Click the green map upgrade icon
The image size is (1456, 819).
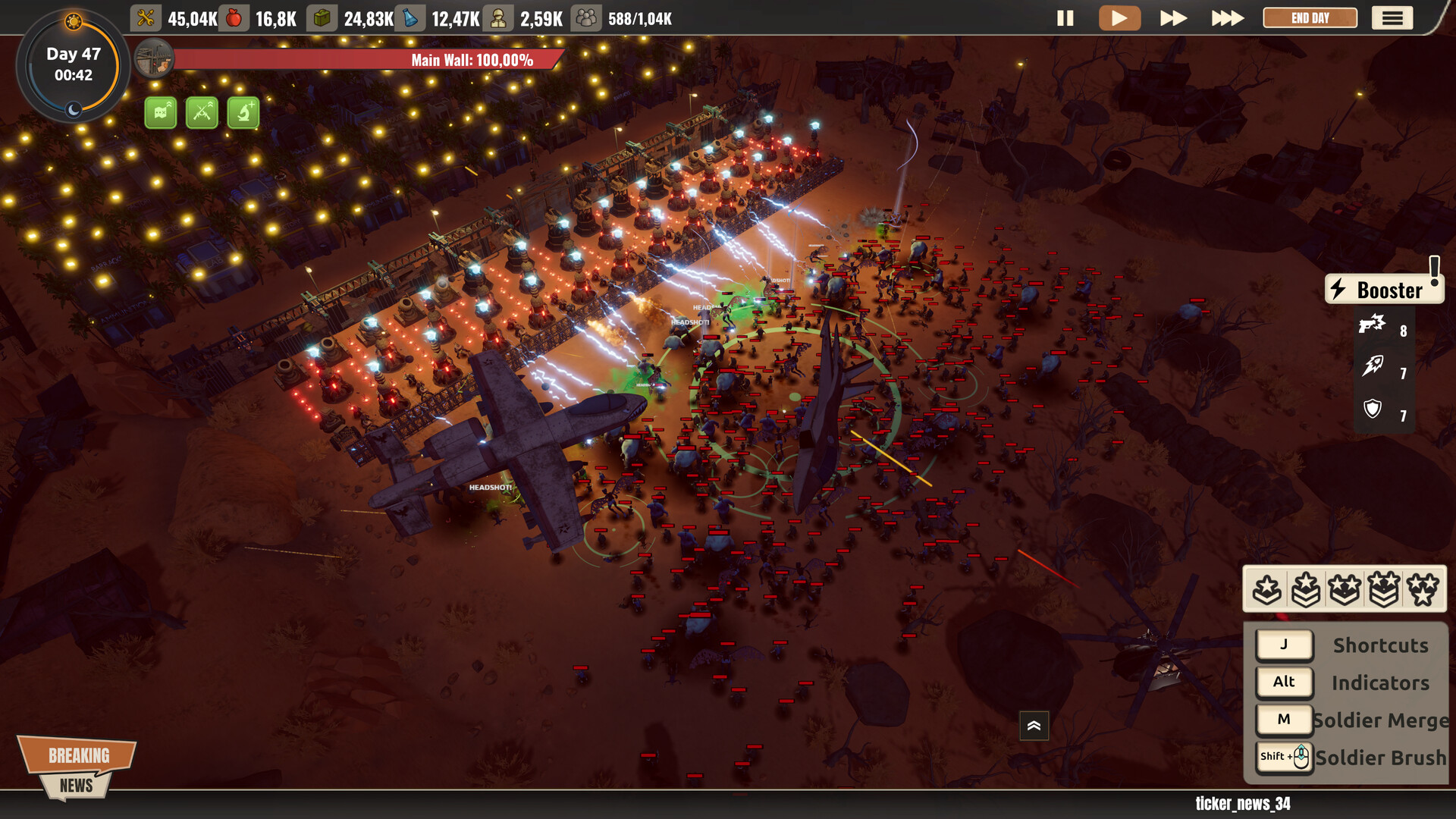click(x=161, y=113)
